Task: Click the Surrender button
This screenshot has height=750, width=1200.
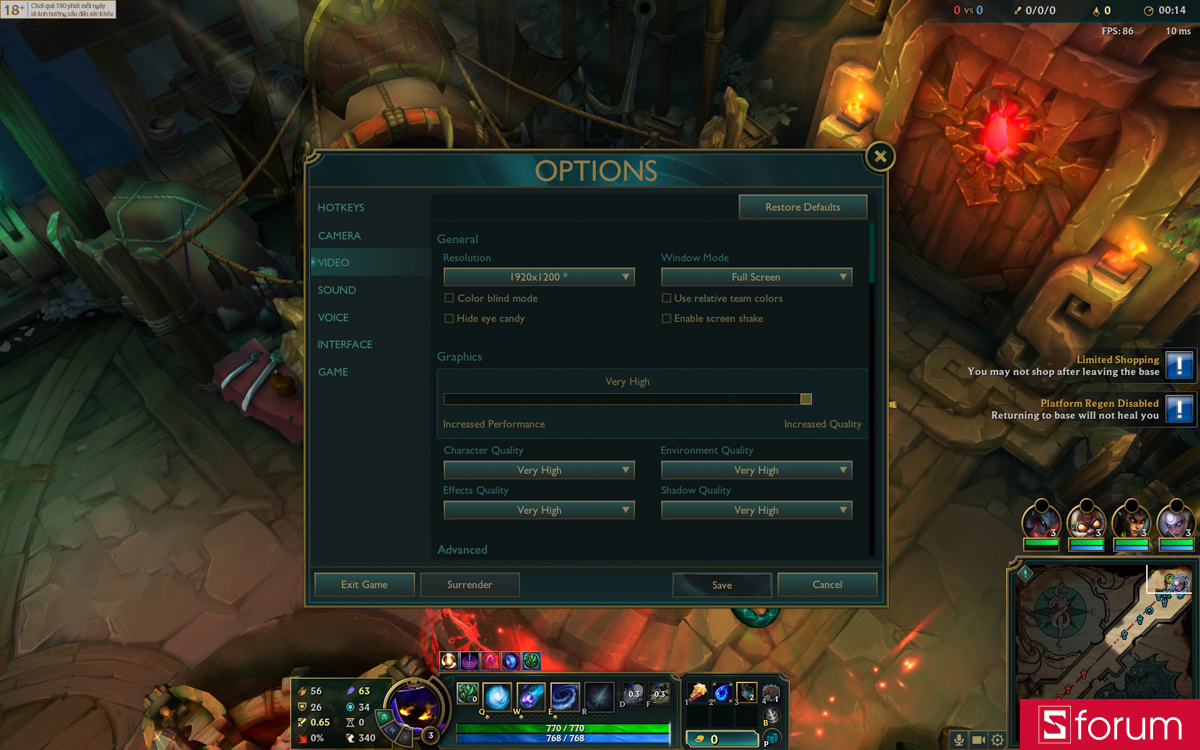Action: click(x=469, y=585)
